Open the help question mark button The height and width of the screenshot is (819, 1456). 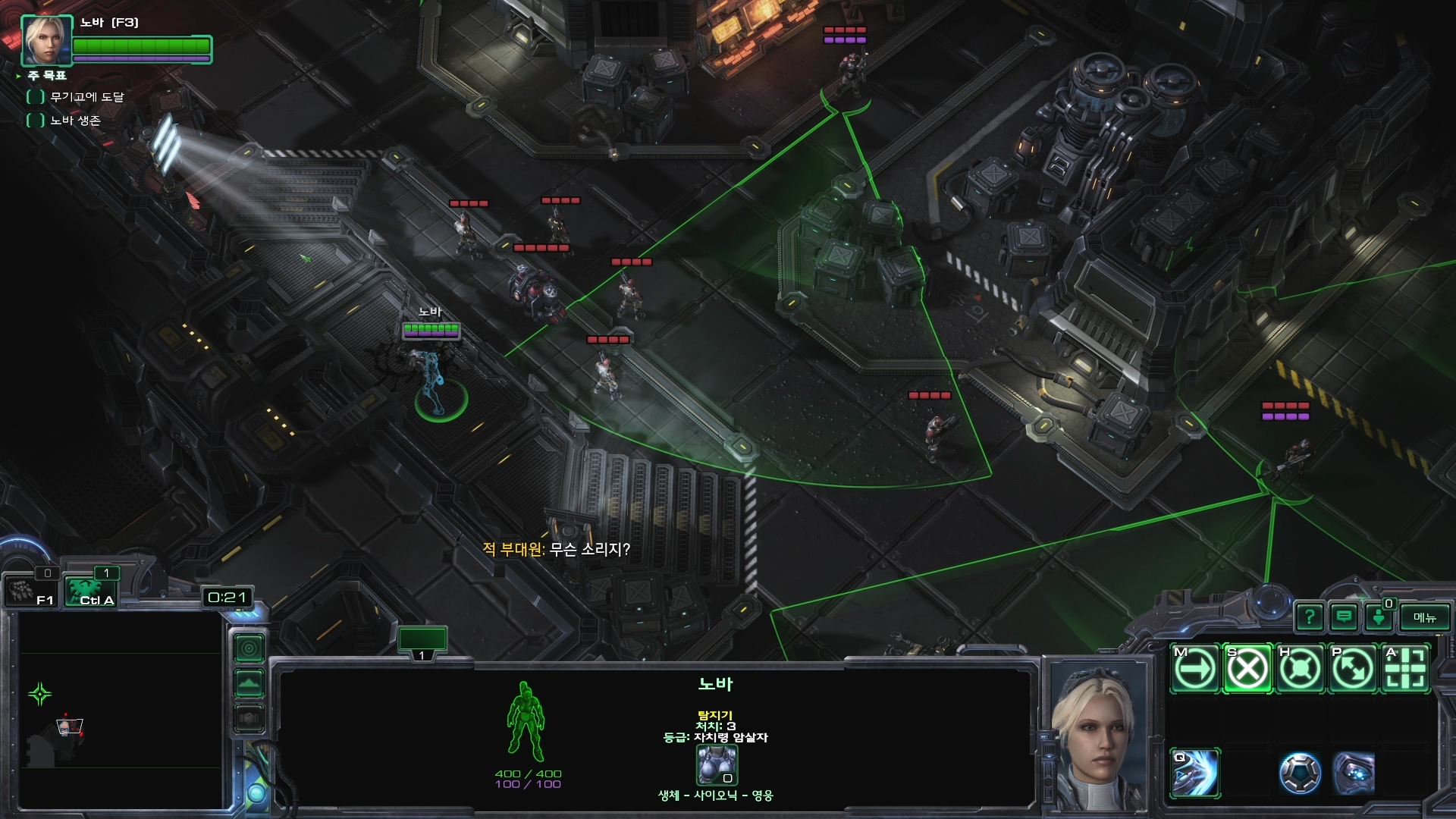1310,617
